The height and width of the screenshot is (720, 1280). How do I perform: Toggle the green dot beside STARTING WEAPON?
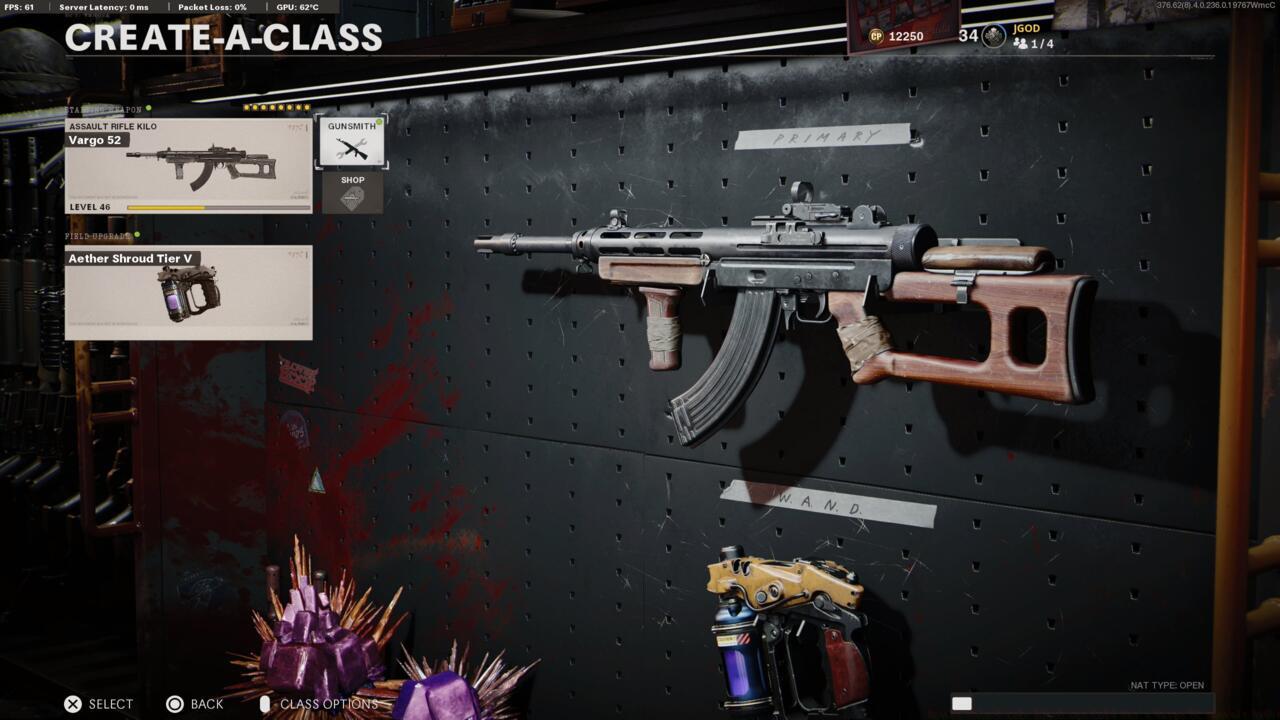(x=148, y=108)
